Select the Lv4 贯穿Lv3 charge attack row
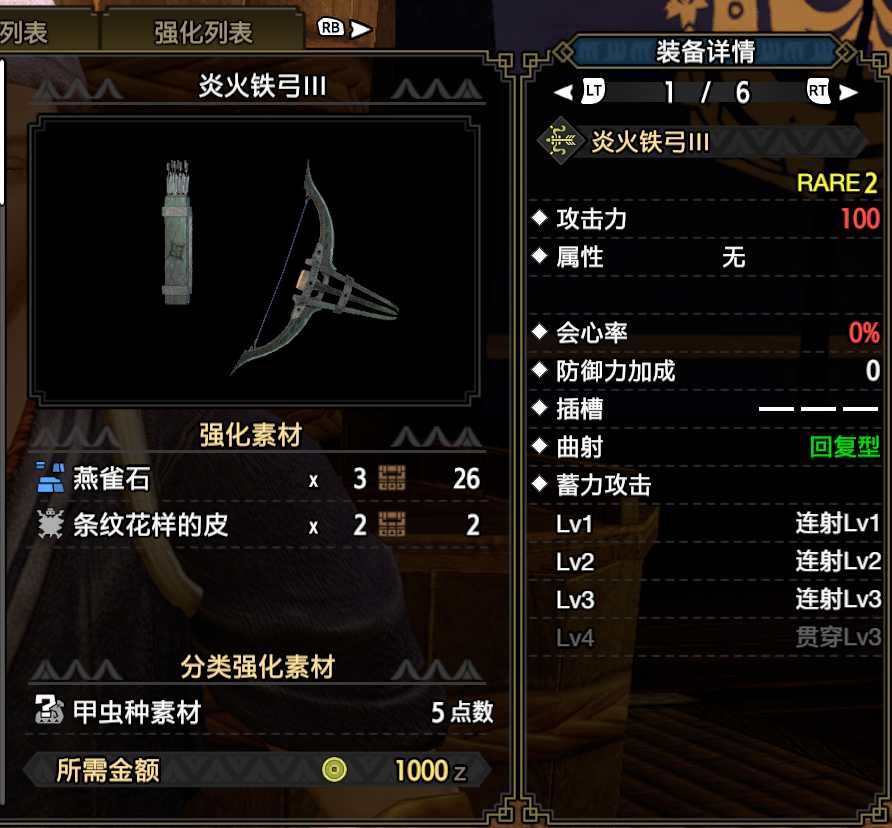Screen dimensions: 892x828 pos(717,637)
